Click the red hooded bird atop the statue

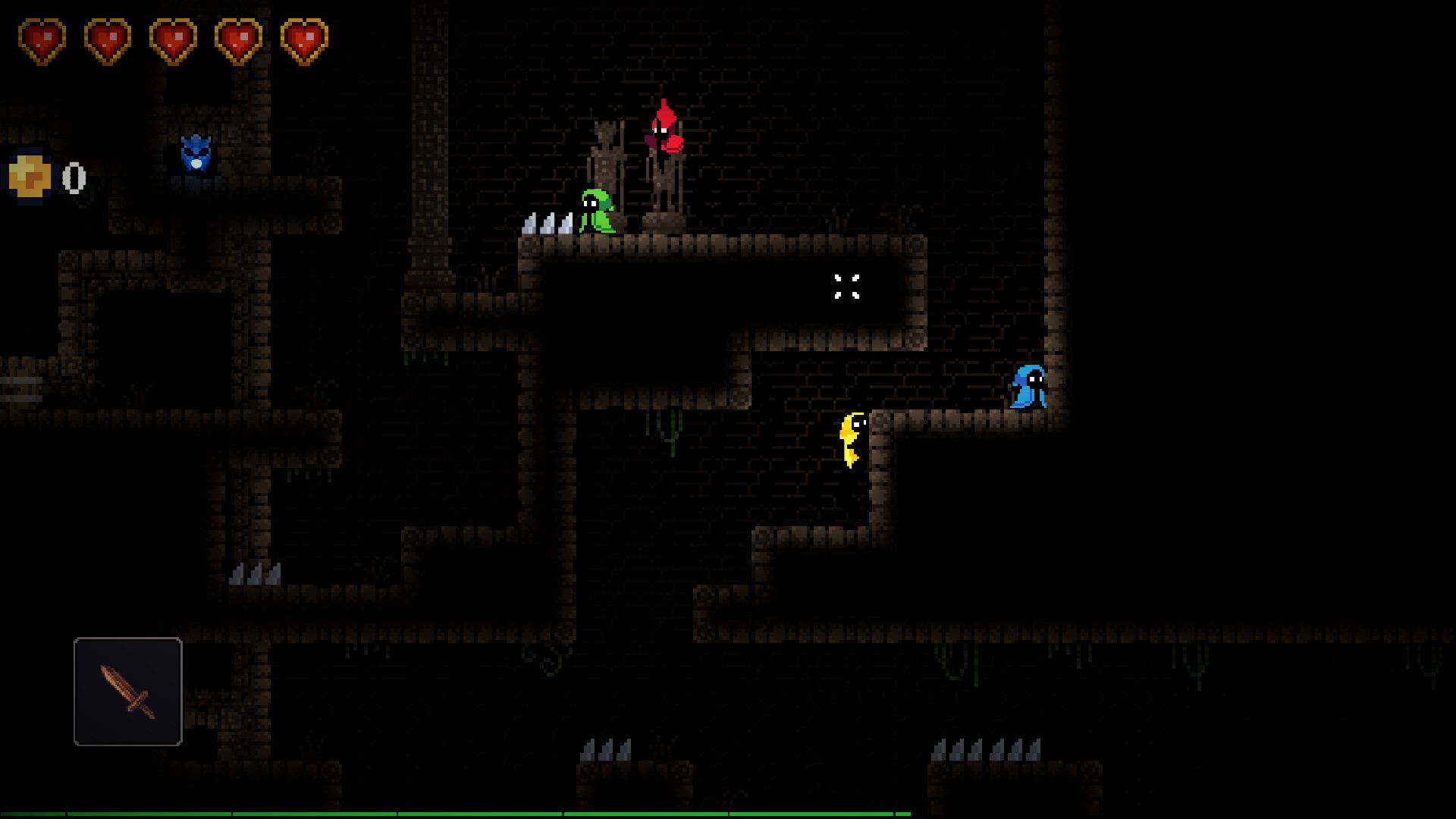tap(665, 129)
